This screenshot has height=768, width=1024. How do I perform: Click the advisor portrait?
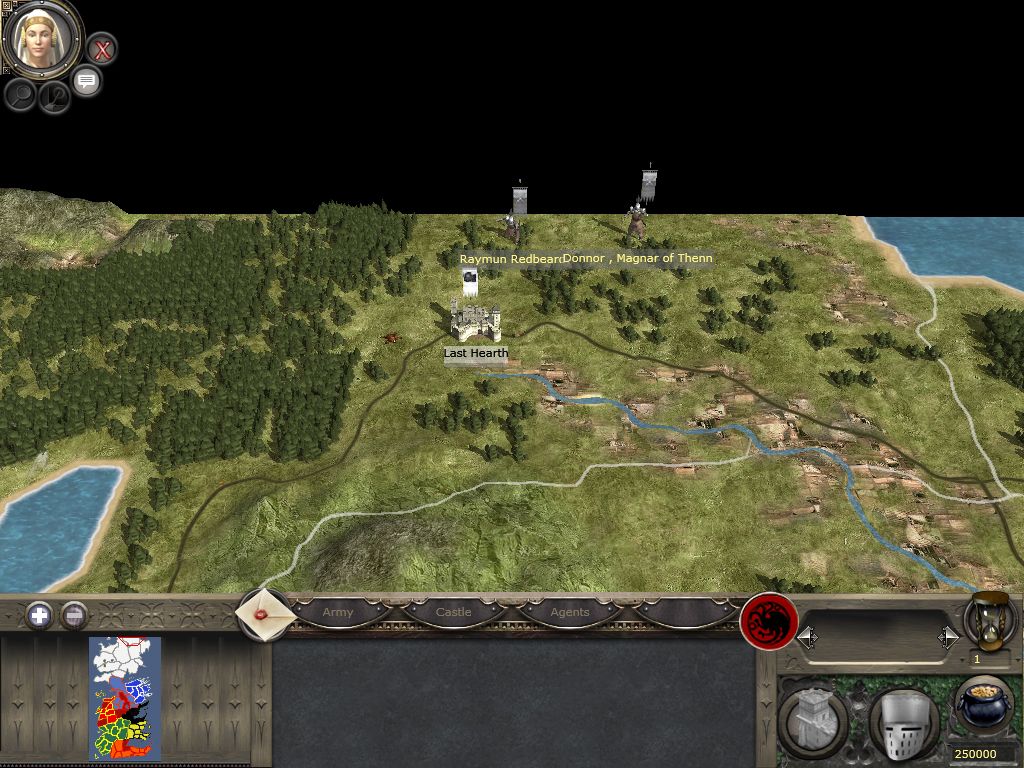[x=42, y=40]
